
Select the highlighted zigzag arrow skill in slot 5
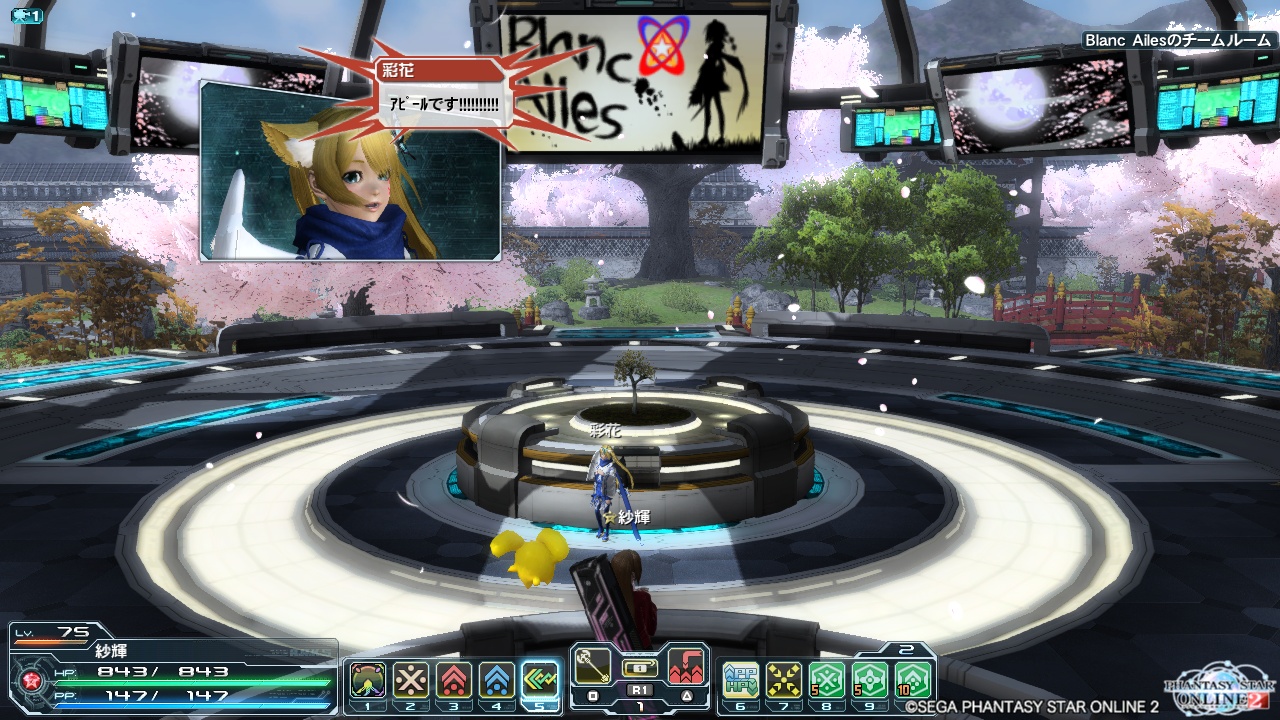coord(540,681)
